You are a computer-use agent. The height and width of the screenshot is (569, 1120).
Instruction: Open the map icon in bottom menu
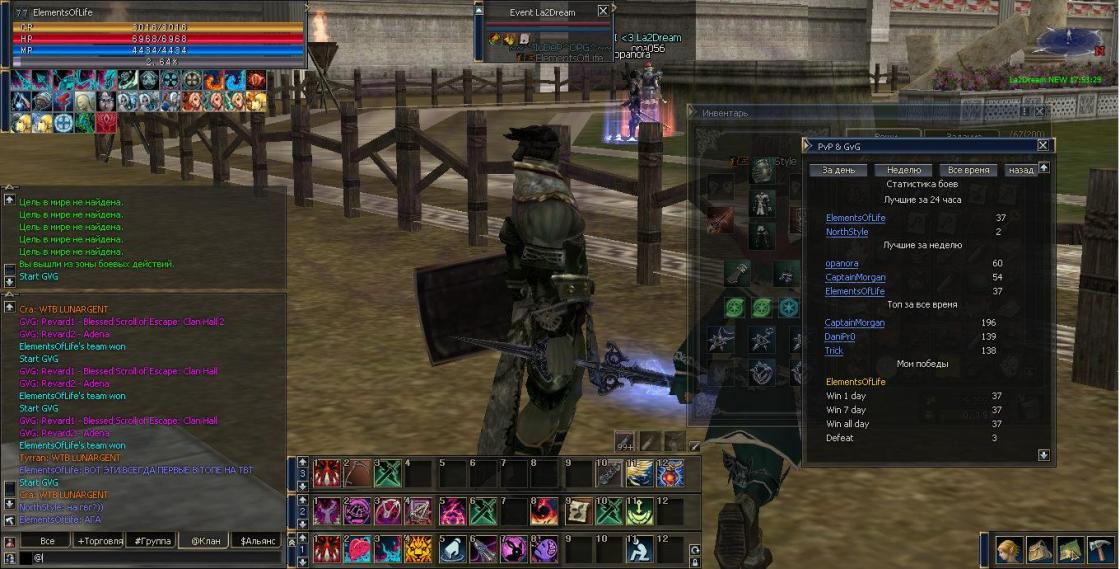[x=1070, y=550]
